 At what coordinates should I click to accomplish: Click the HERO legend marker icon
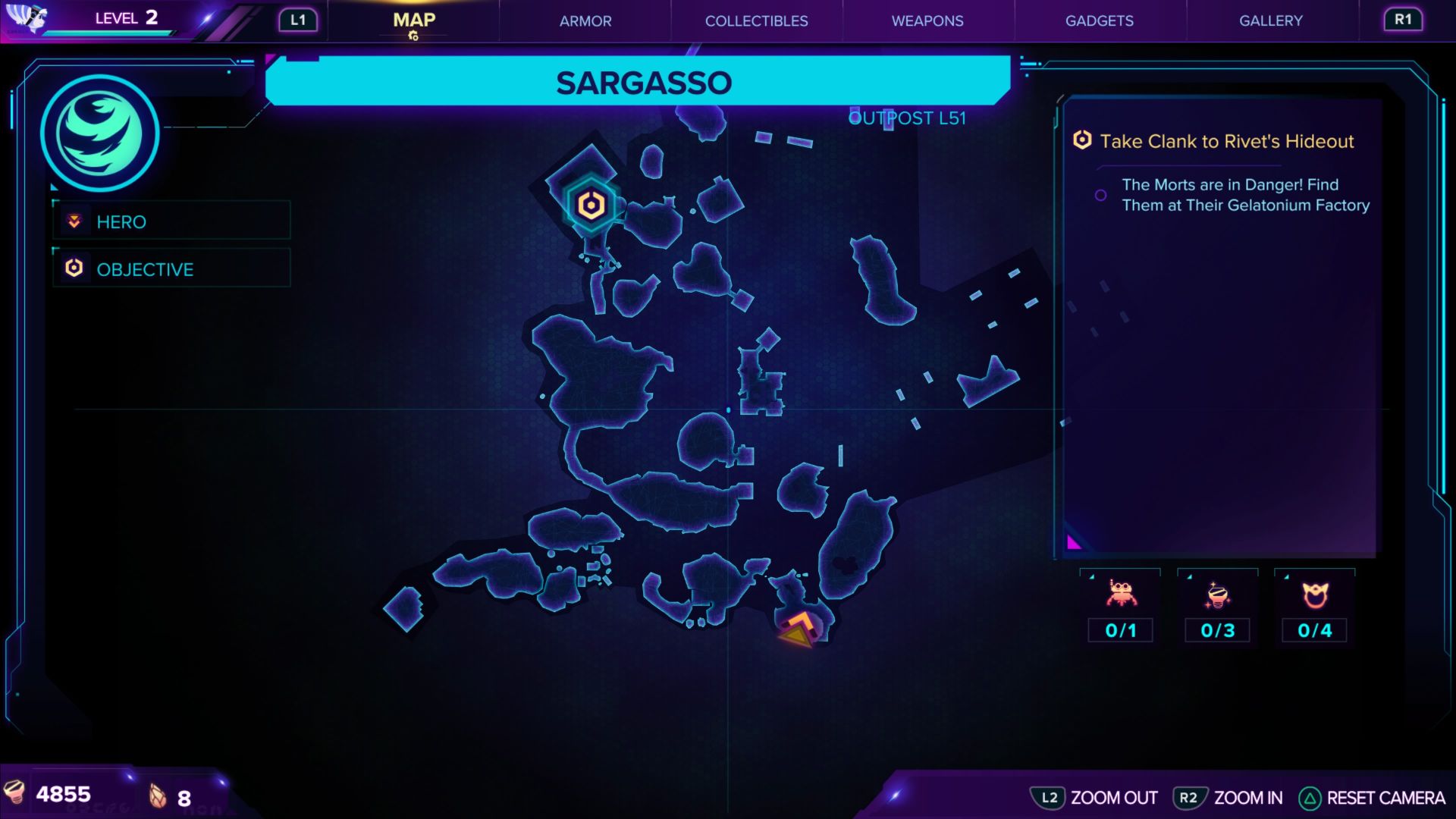point(73,221)
